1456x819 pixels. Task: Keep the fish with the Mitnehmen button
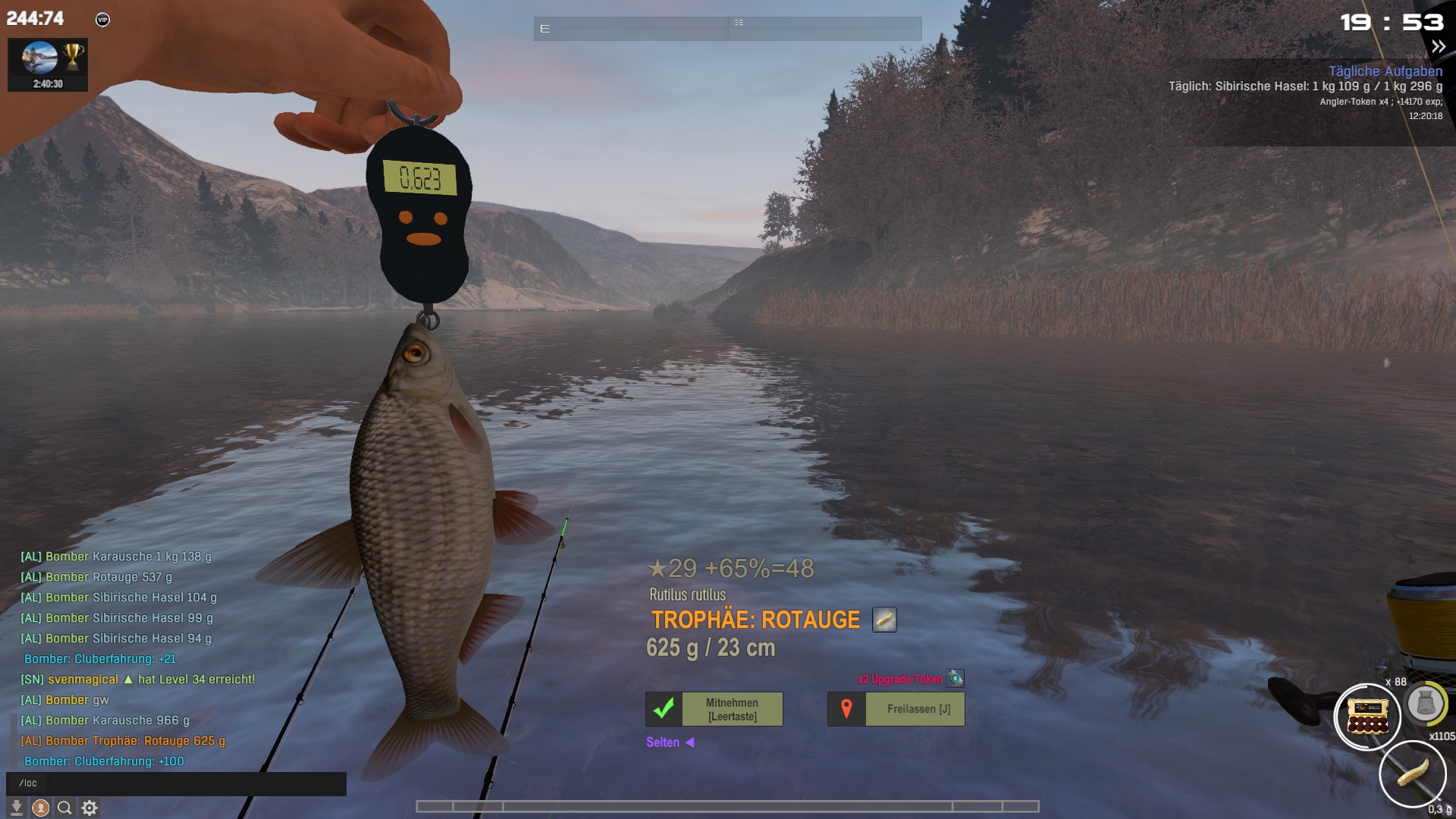click(714, 709)
